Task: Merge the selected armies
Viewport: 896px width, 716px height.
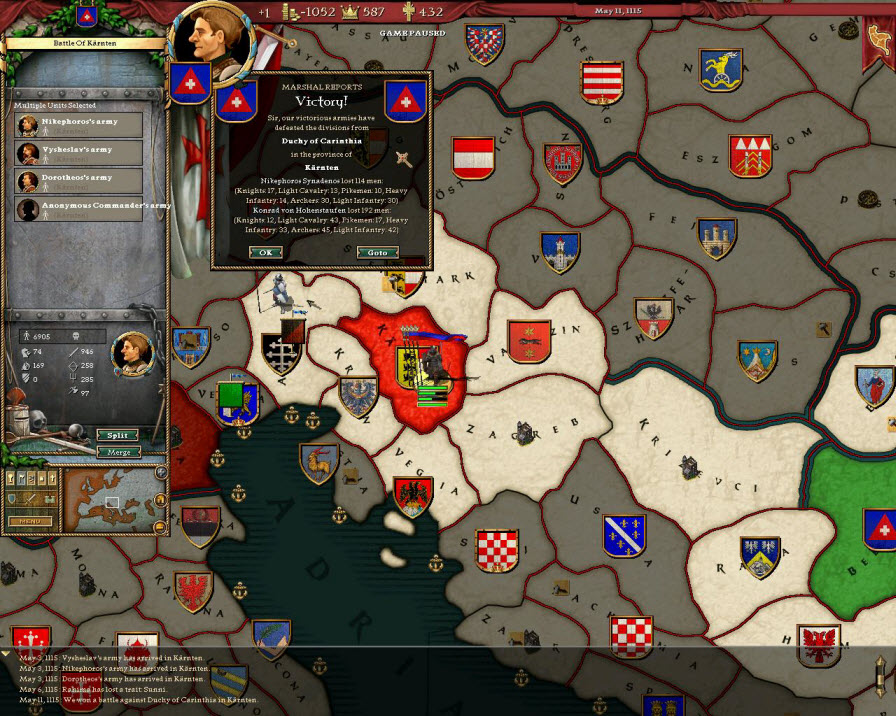Action: click(x=118, y=452)
